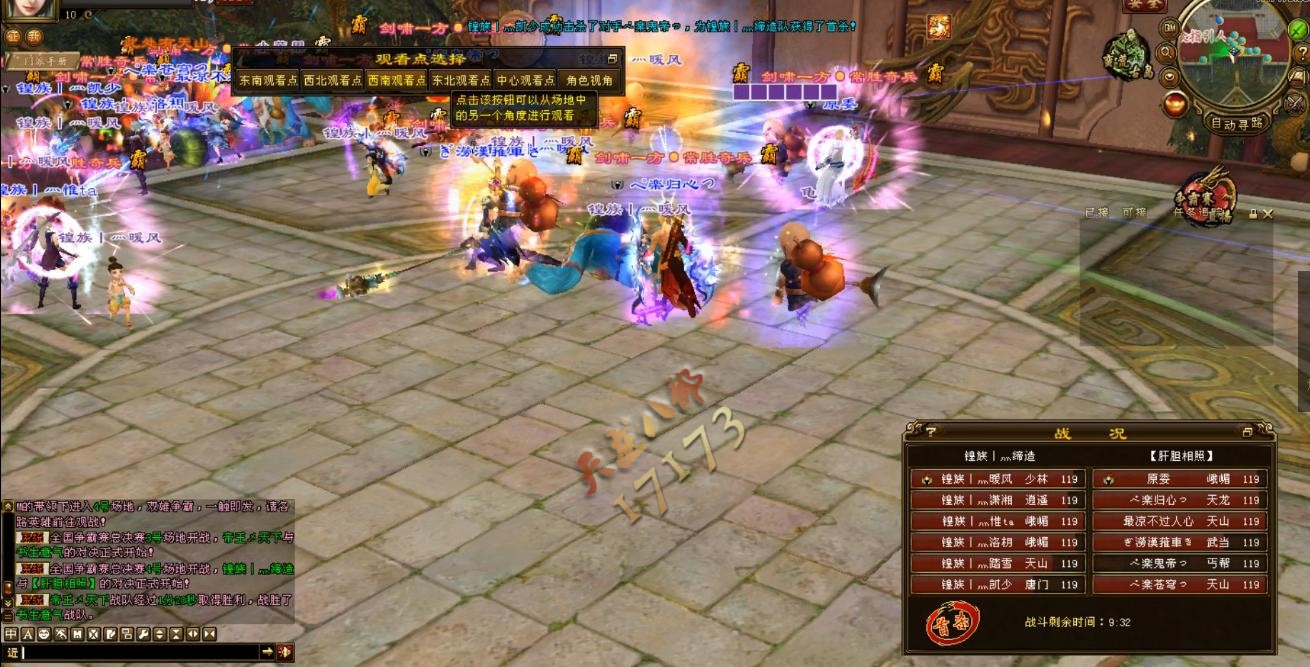Activate the 角色视角 character view button

click(590, 80)
